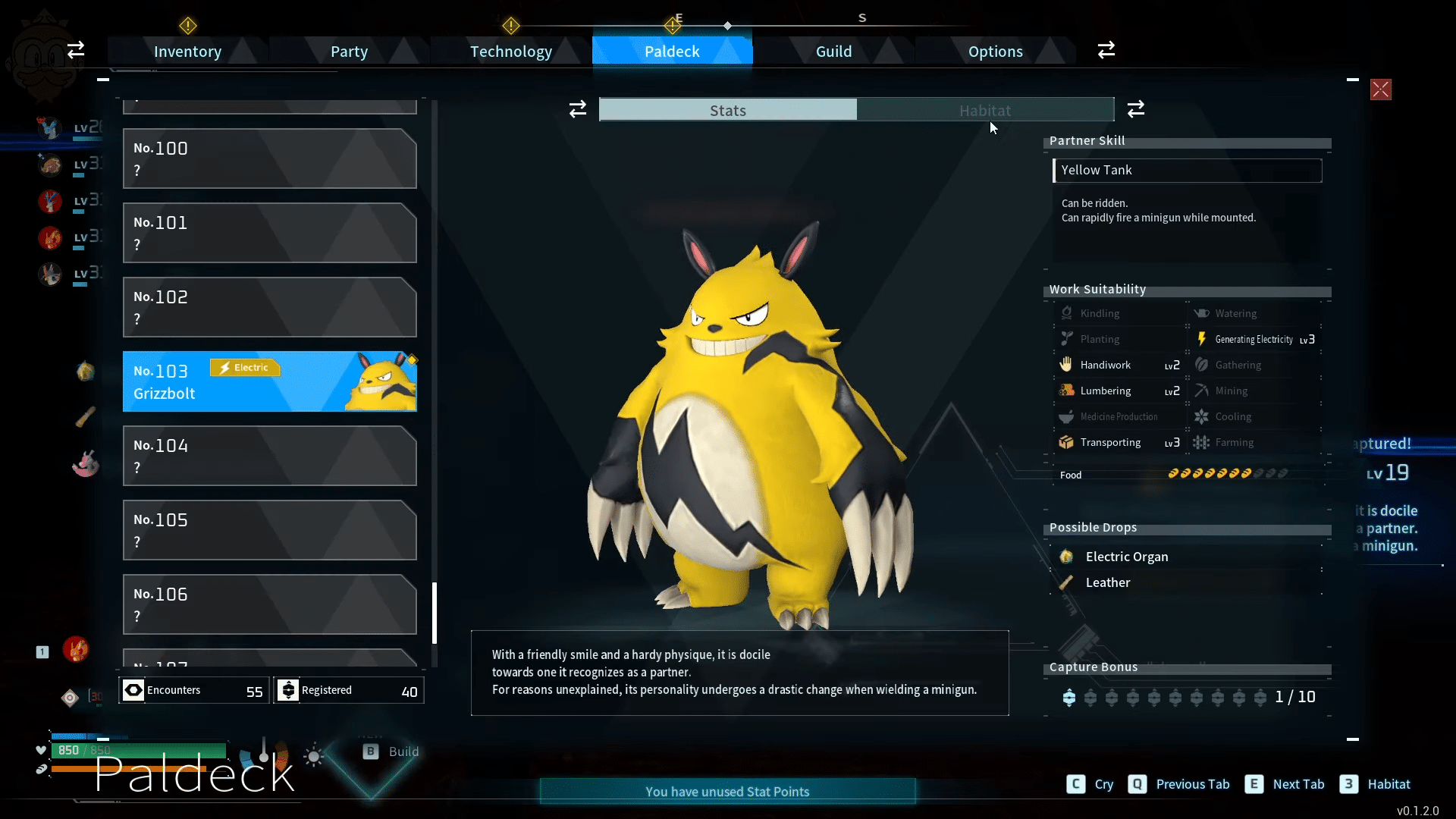
Task: Pick the unknown No.102 entry
Action: click(269, 307)
